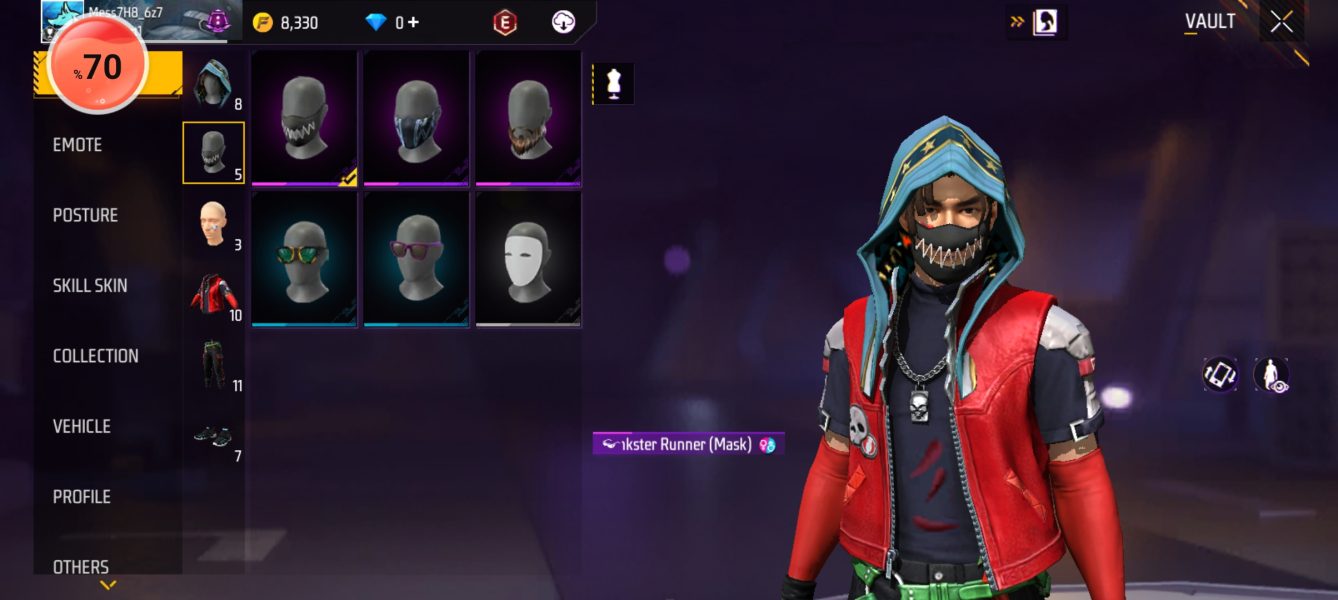
Task: Switch to the Posture section
Action: tap(85, 215)
